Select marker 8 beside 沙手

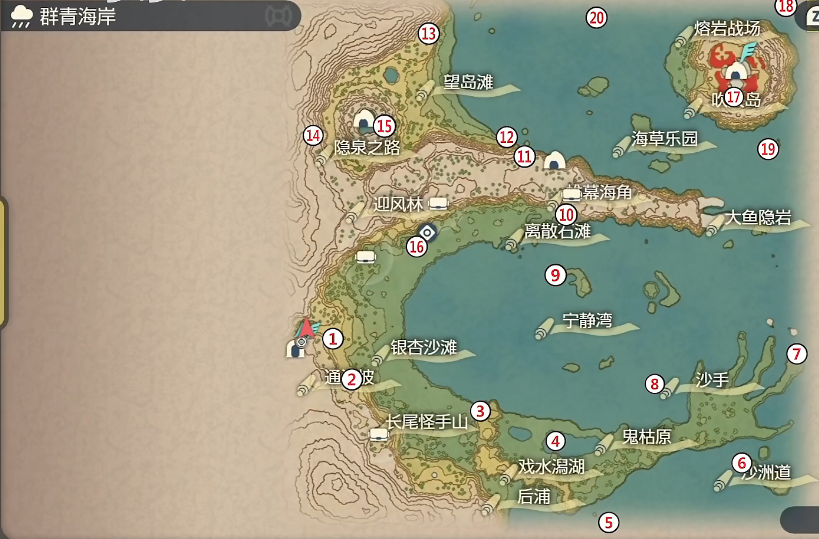[655, 383]
